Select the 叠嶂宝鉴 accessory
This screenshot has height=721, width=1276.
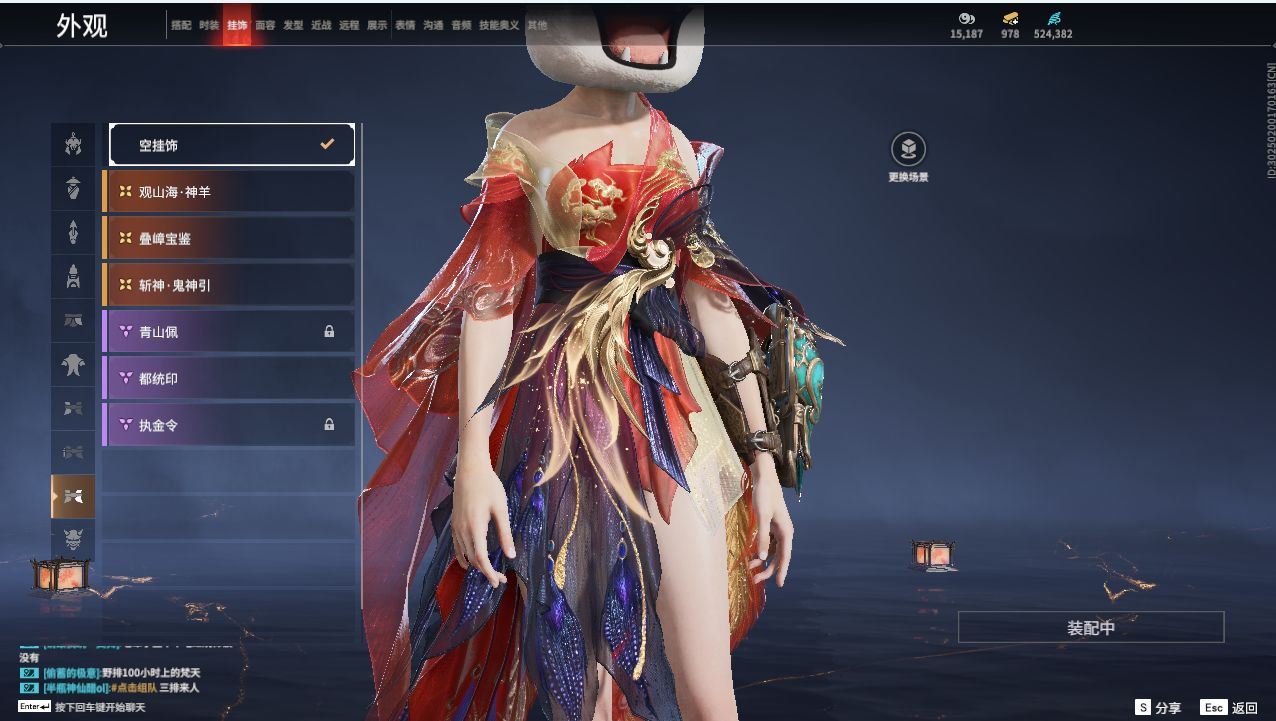click(229, 238)
